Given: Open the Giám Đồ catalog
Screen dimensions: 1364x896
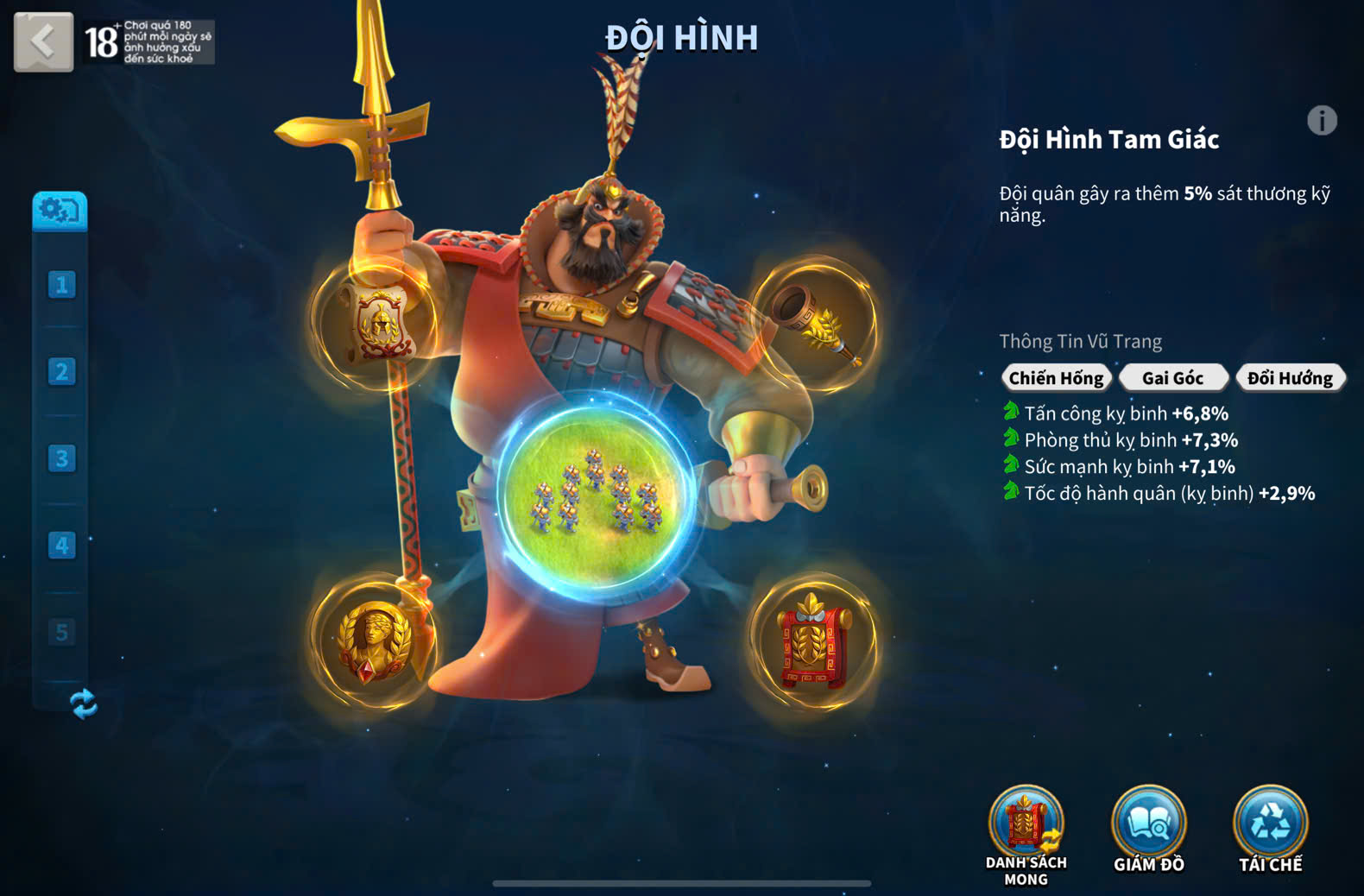Looking at the screenshot, I should click(x=1148, y=824).
